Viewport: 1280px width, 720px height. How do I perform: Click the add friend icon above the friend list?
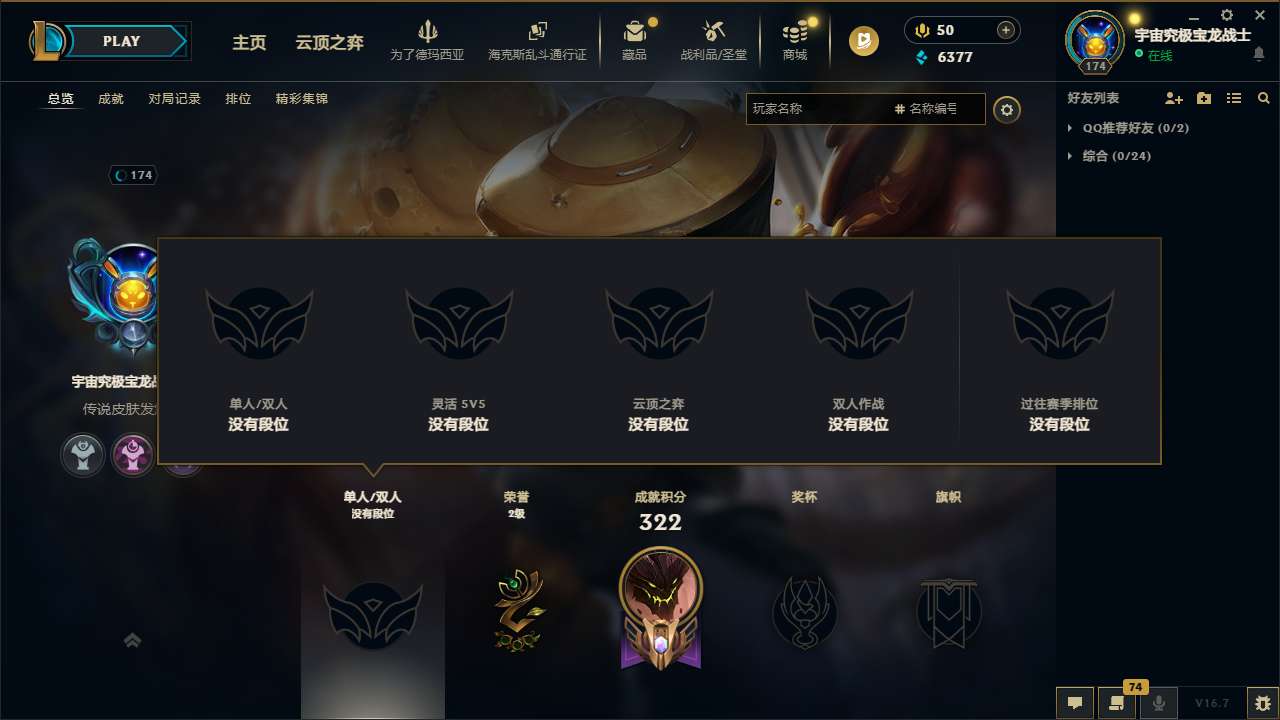(1173, 98)
